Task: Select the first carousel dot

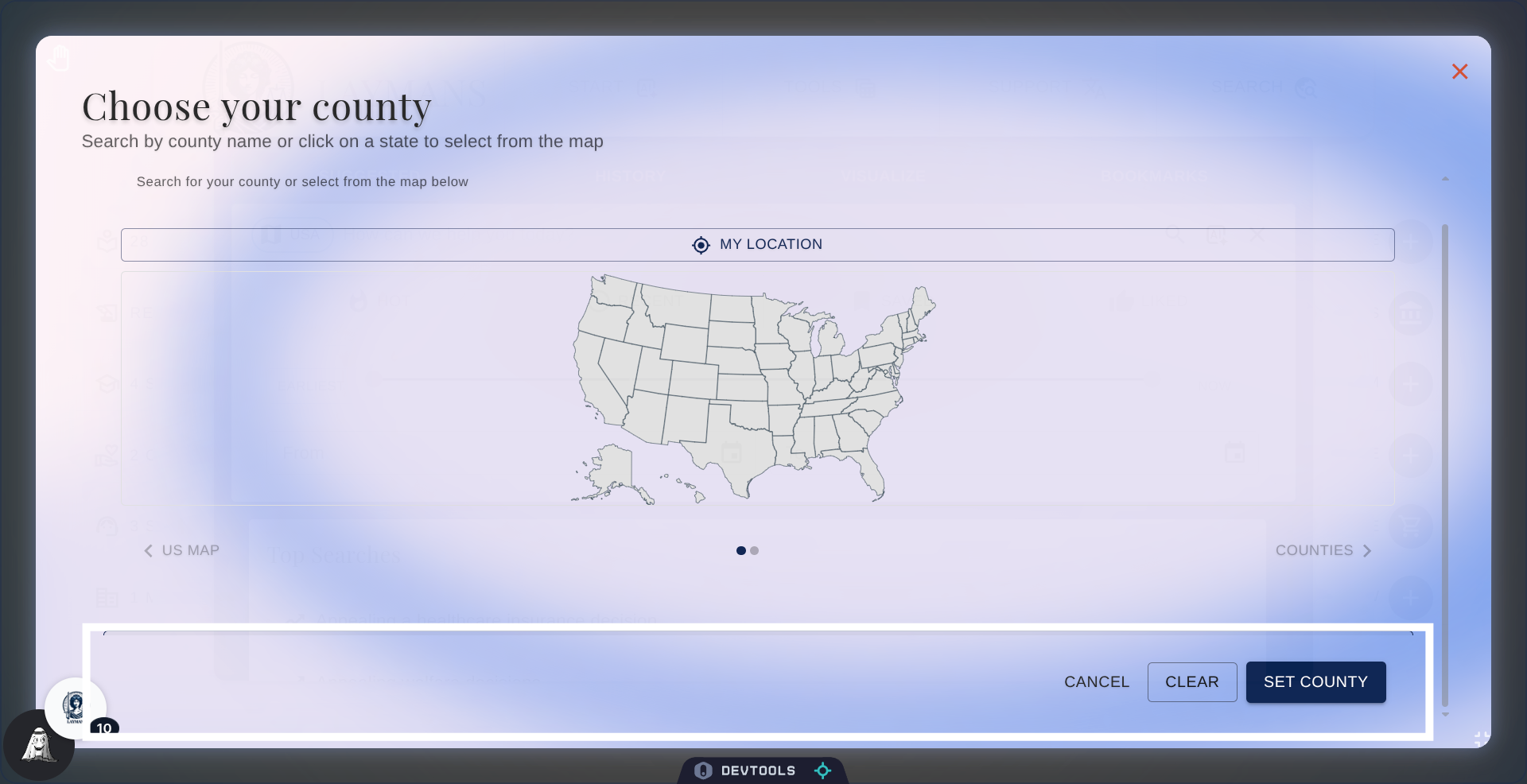Action: 740,550
